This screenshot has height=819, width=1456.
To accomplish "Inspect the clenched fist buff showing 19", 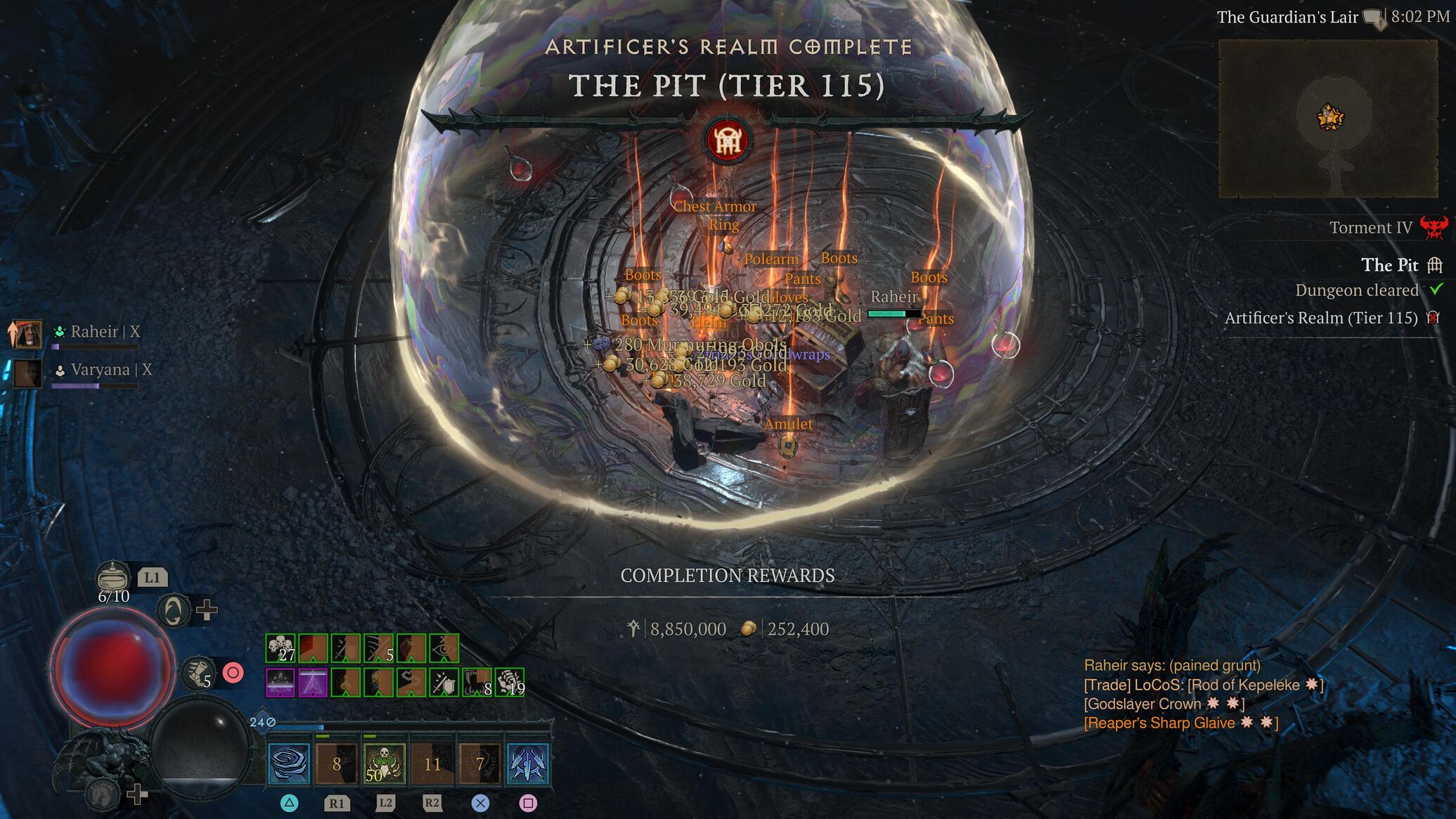I will (x=509, y=682).
